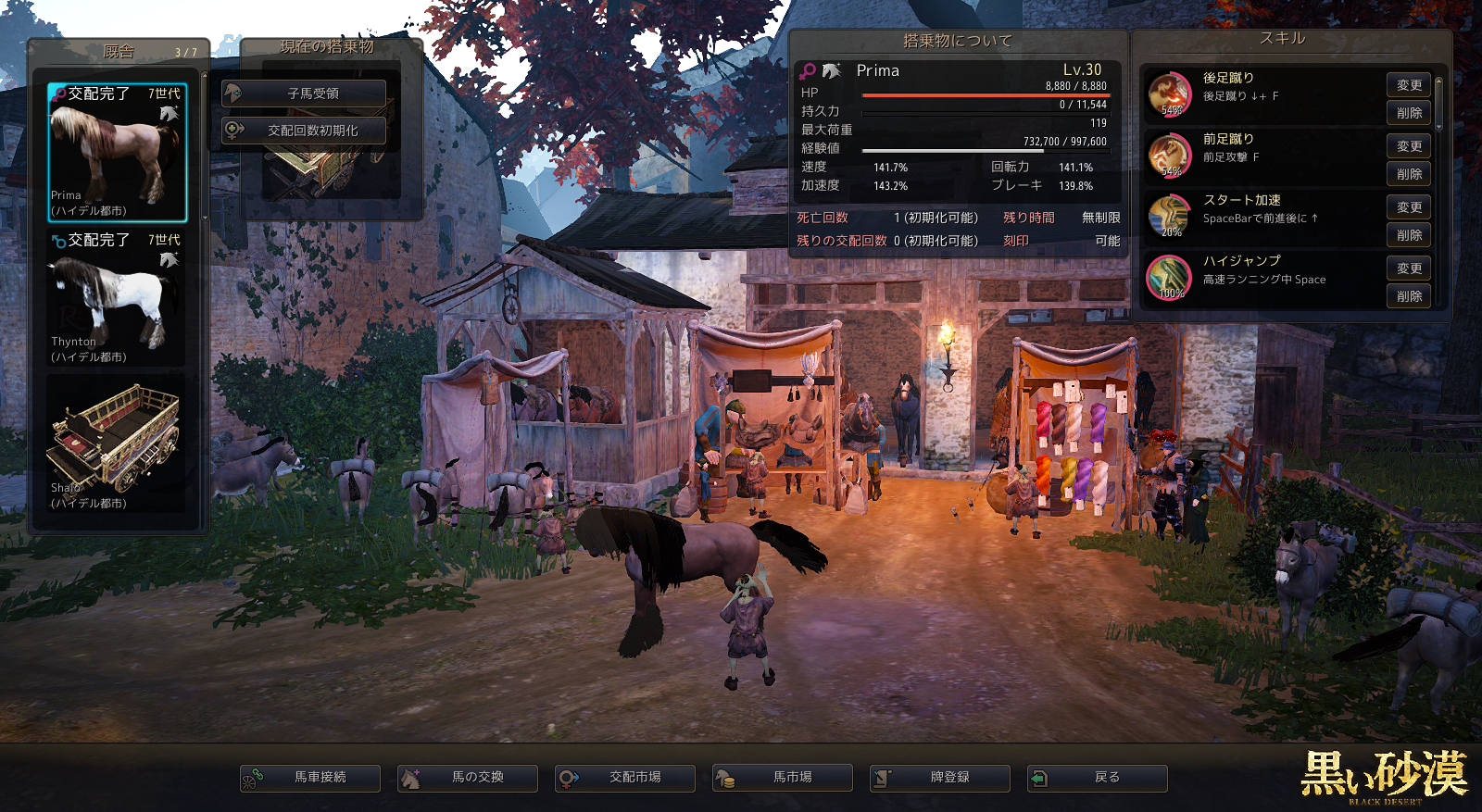This screenshot has width=1482, height=812.
Task: Delete the 前足蹴り skill with 削除
Action: coord(1409,174)
